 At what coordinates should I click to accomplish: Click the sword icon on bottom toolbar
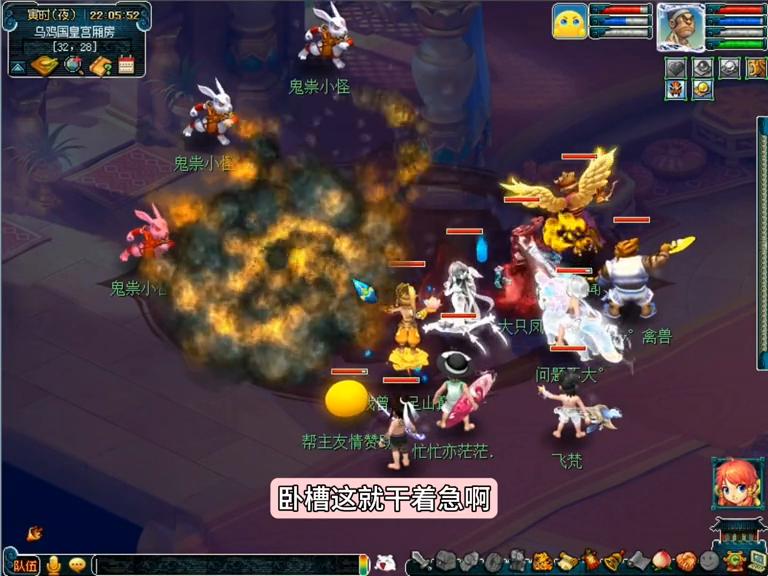(x=422, y=562)
